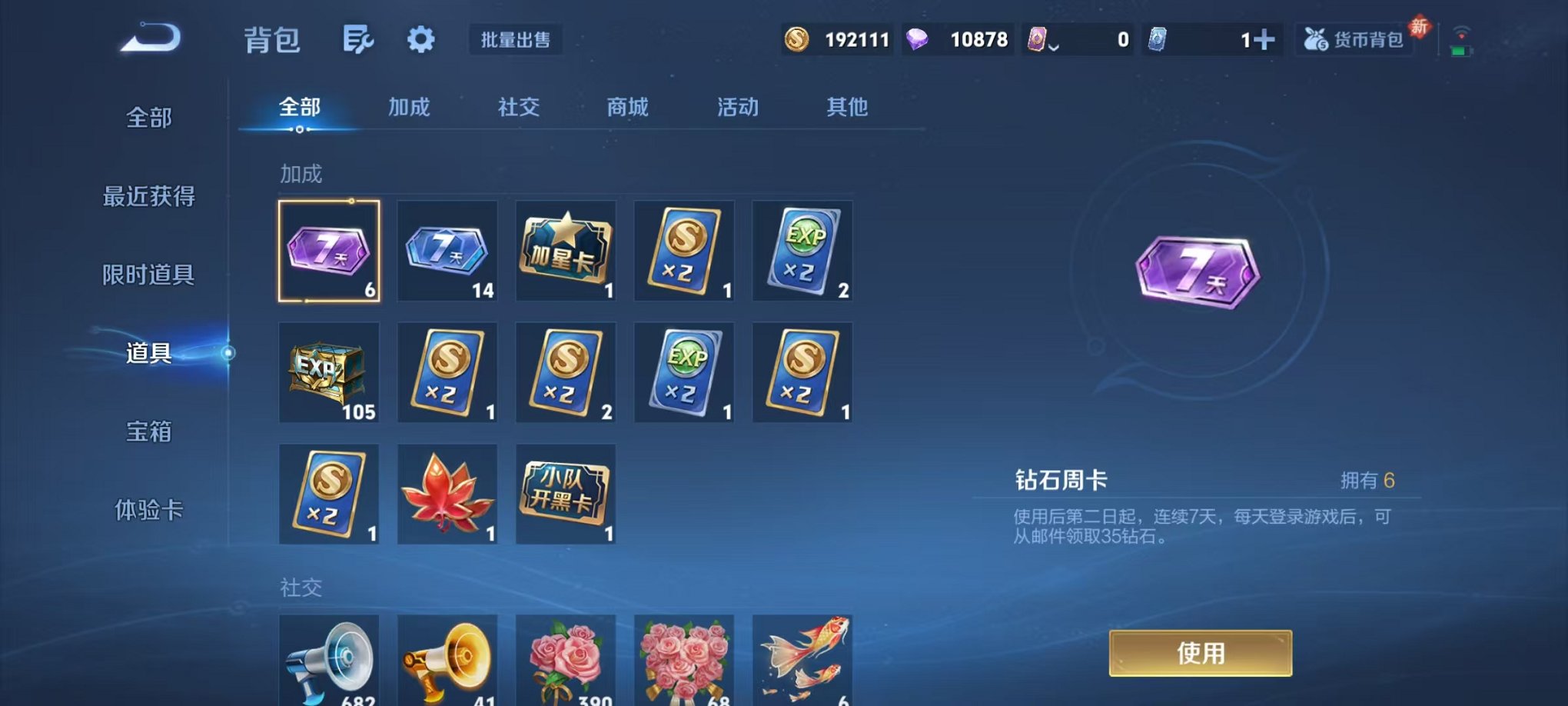Click the batch-edit icon beside the 背包 title
Screen dimensions: 1568x706
tap(358, 38)
